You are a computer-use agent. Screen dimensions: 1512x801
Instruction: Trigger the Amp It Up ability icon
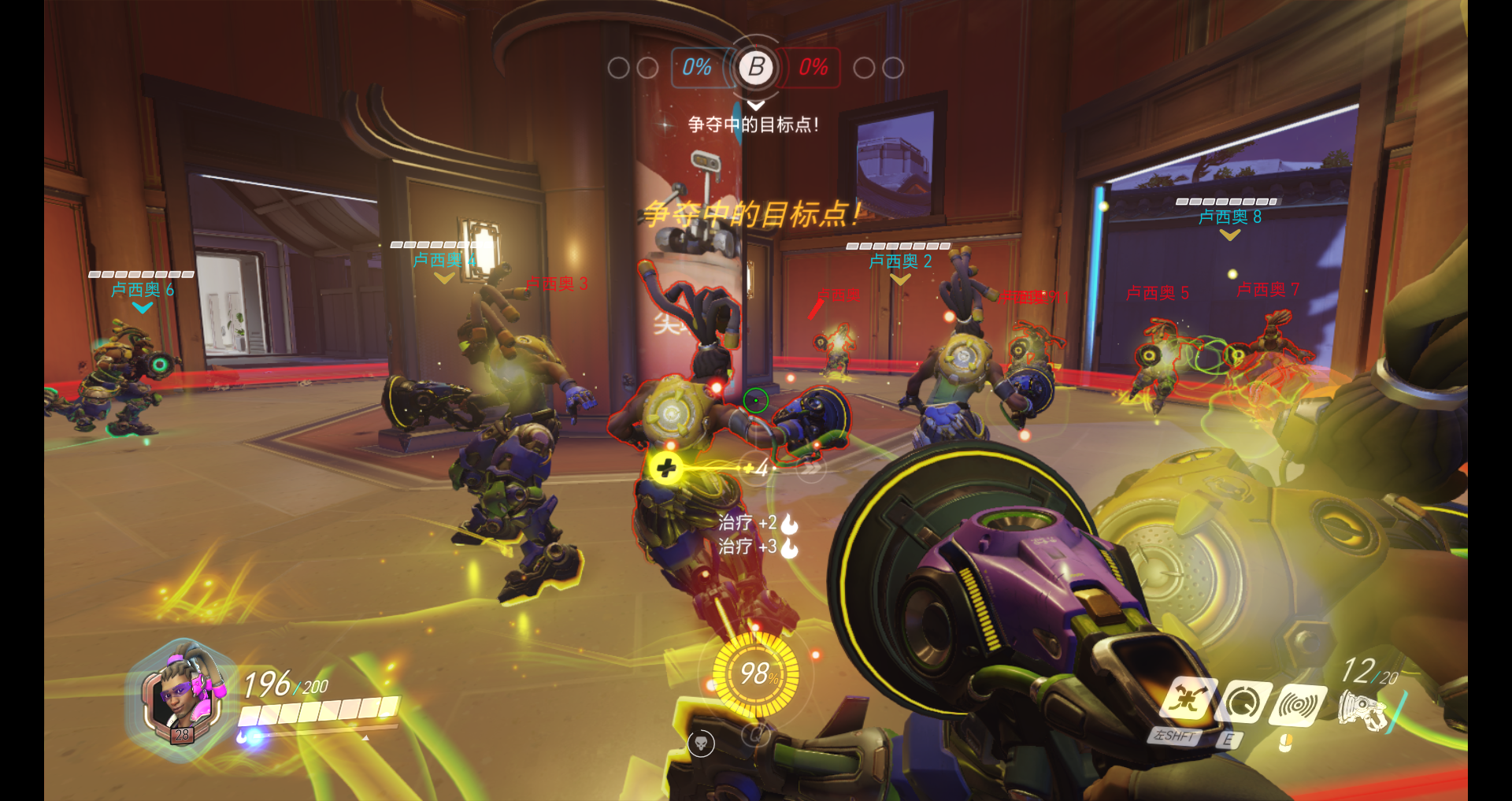(x=1243, y=702)
